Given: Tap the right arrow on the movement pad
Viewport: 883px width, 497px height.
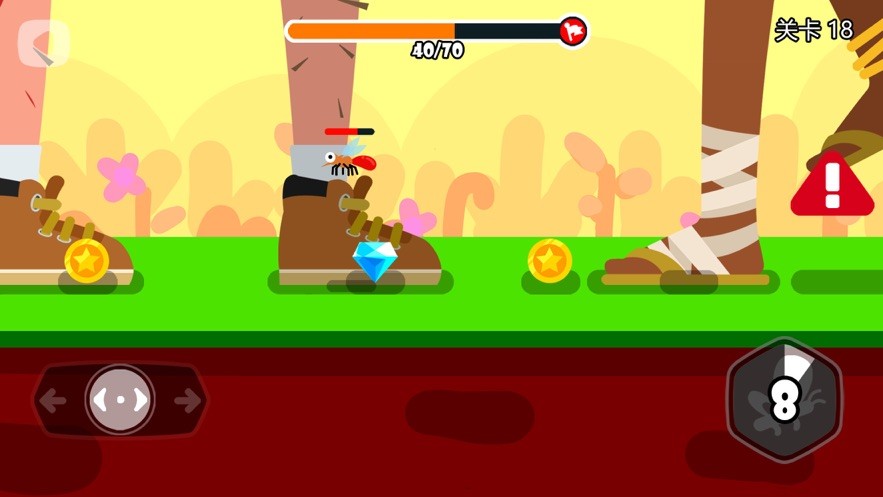Looking at the screenshot, I should tap(187, 401).
